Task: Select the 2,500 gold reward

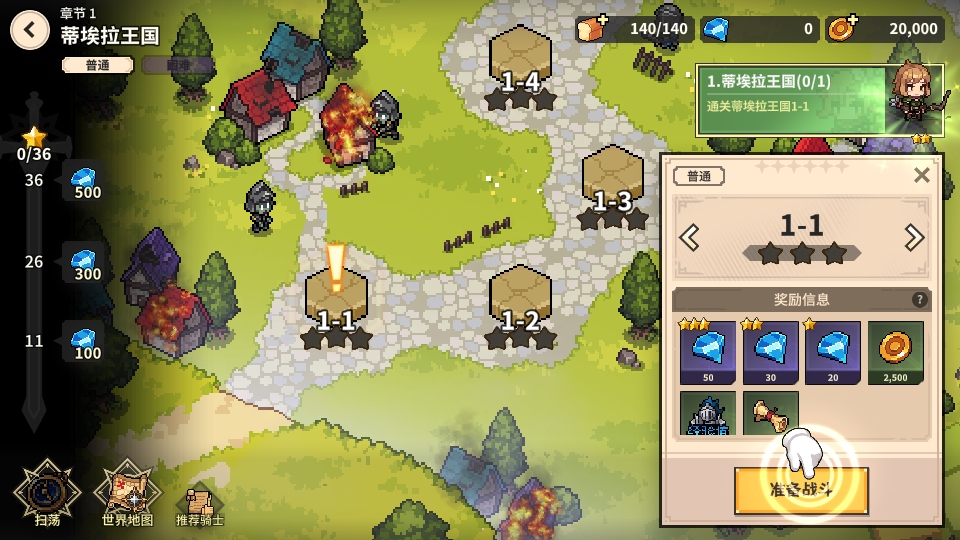Action: 895,353
